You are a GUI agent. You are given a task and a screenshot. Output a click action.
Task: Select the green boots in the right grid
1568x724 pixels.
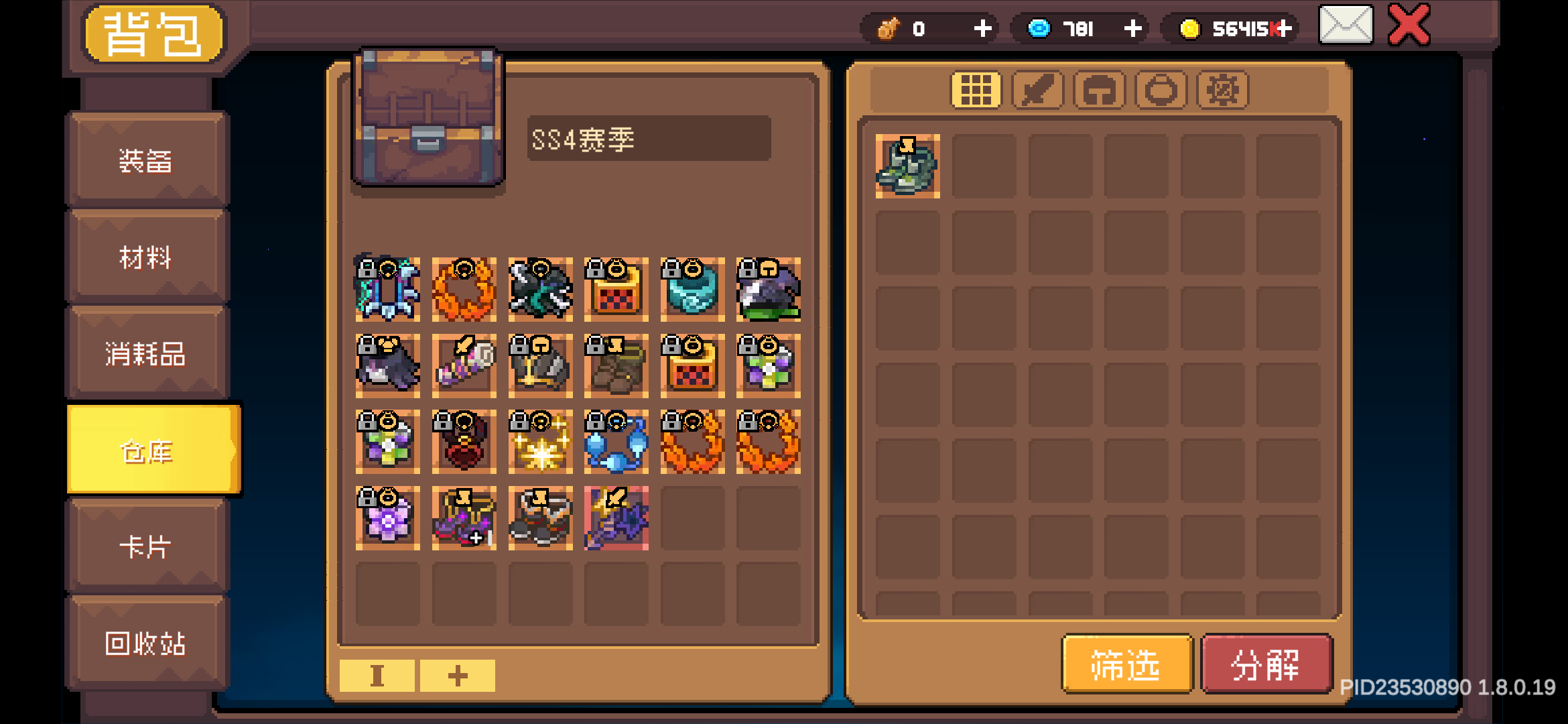click(x=907, y=166)
